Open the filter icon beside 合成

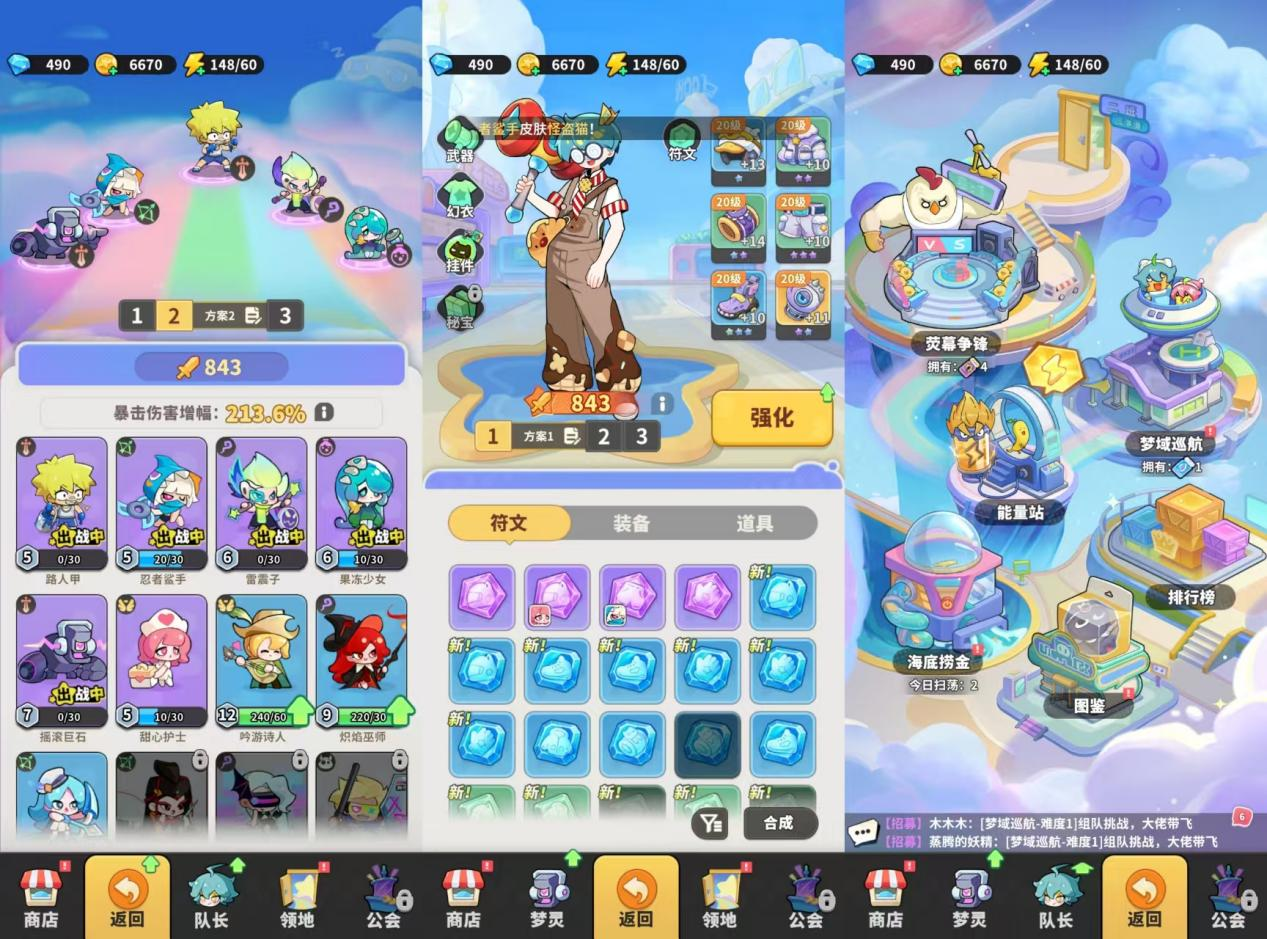coord(710,823)
